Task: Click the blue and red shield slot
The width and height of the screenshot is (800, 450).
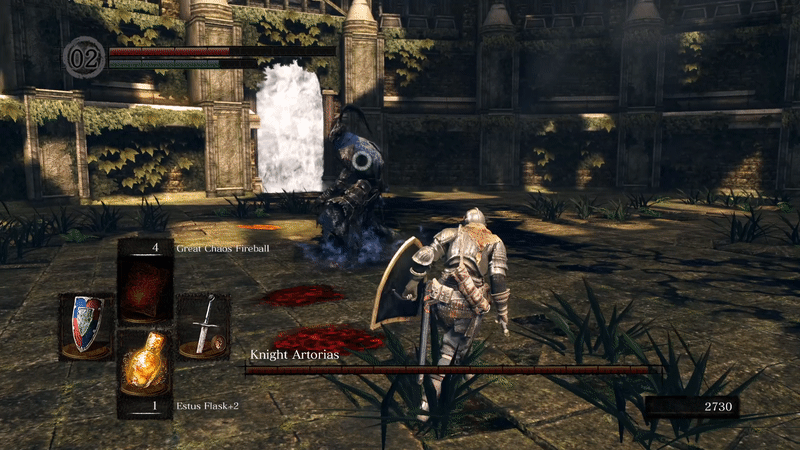Action: pyautogui.click(x=86, y=325)
